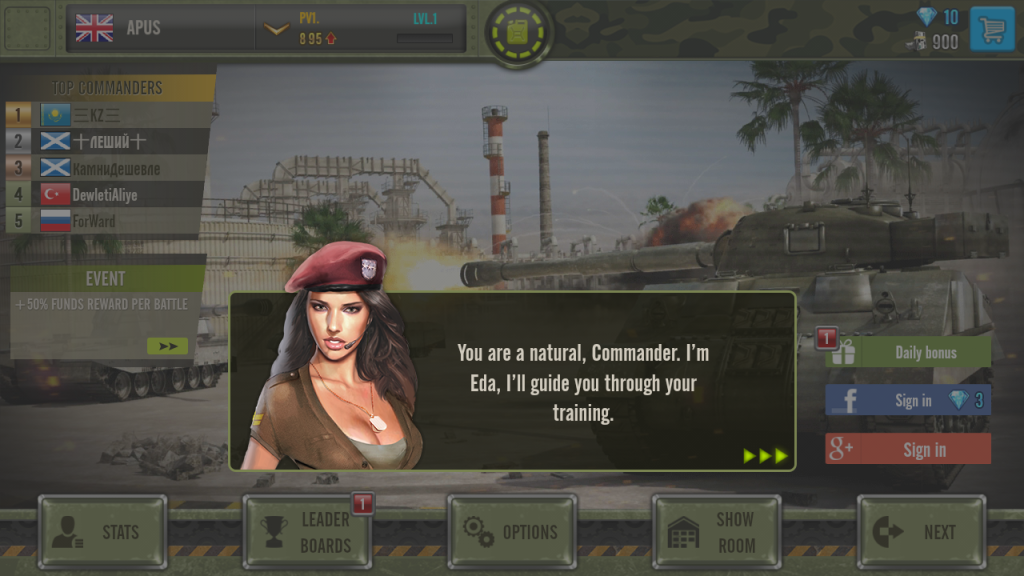Open the empty avatar frame

click(x=27, y=28)
